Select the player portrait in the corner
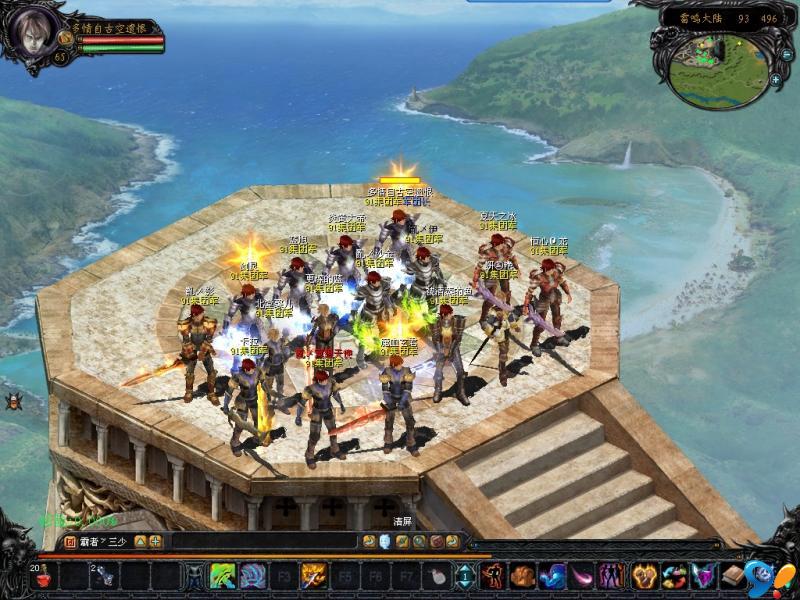Screen dimensions: 800x600 click(x=30, y=31)
